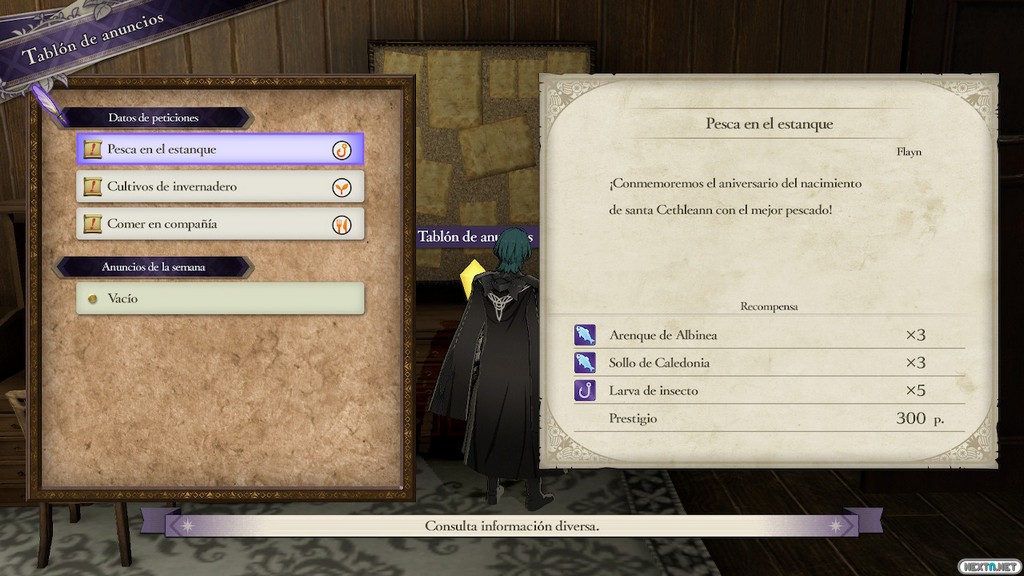
Task: Select the Larva de insecto reward row
Action: pos(767,391)
